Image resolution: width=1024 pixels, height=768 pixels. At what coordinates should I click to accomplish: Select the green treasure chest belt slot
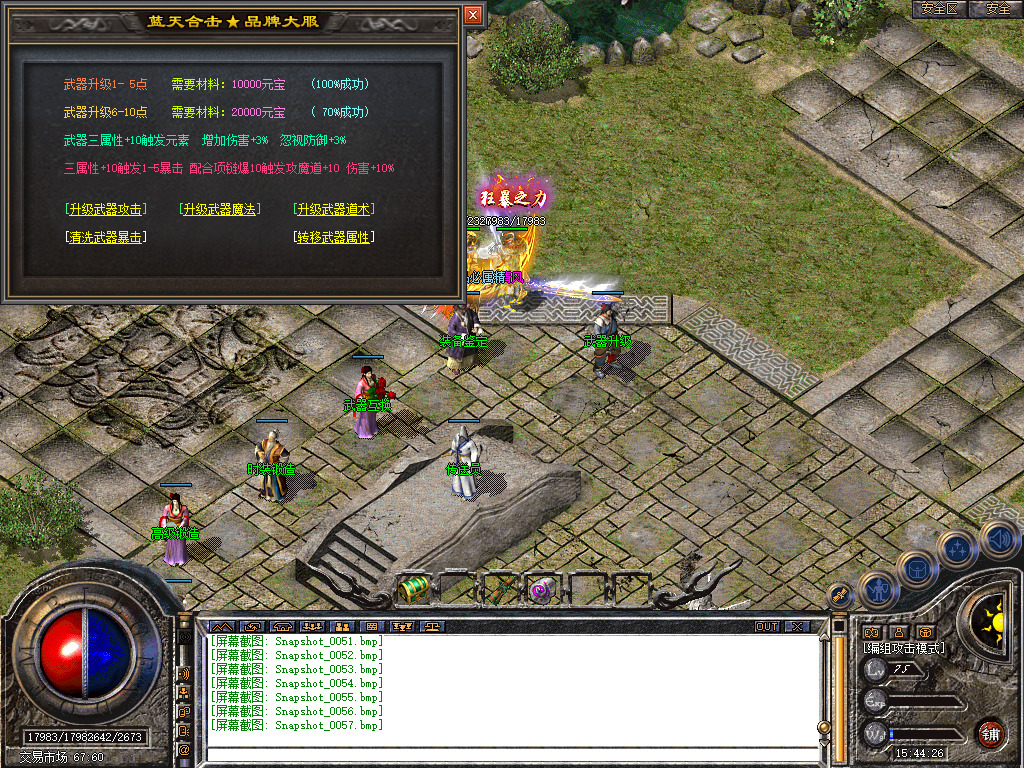pyautogui.click(x=413, y=589)
